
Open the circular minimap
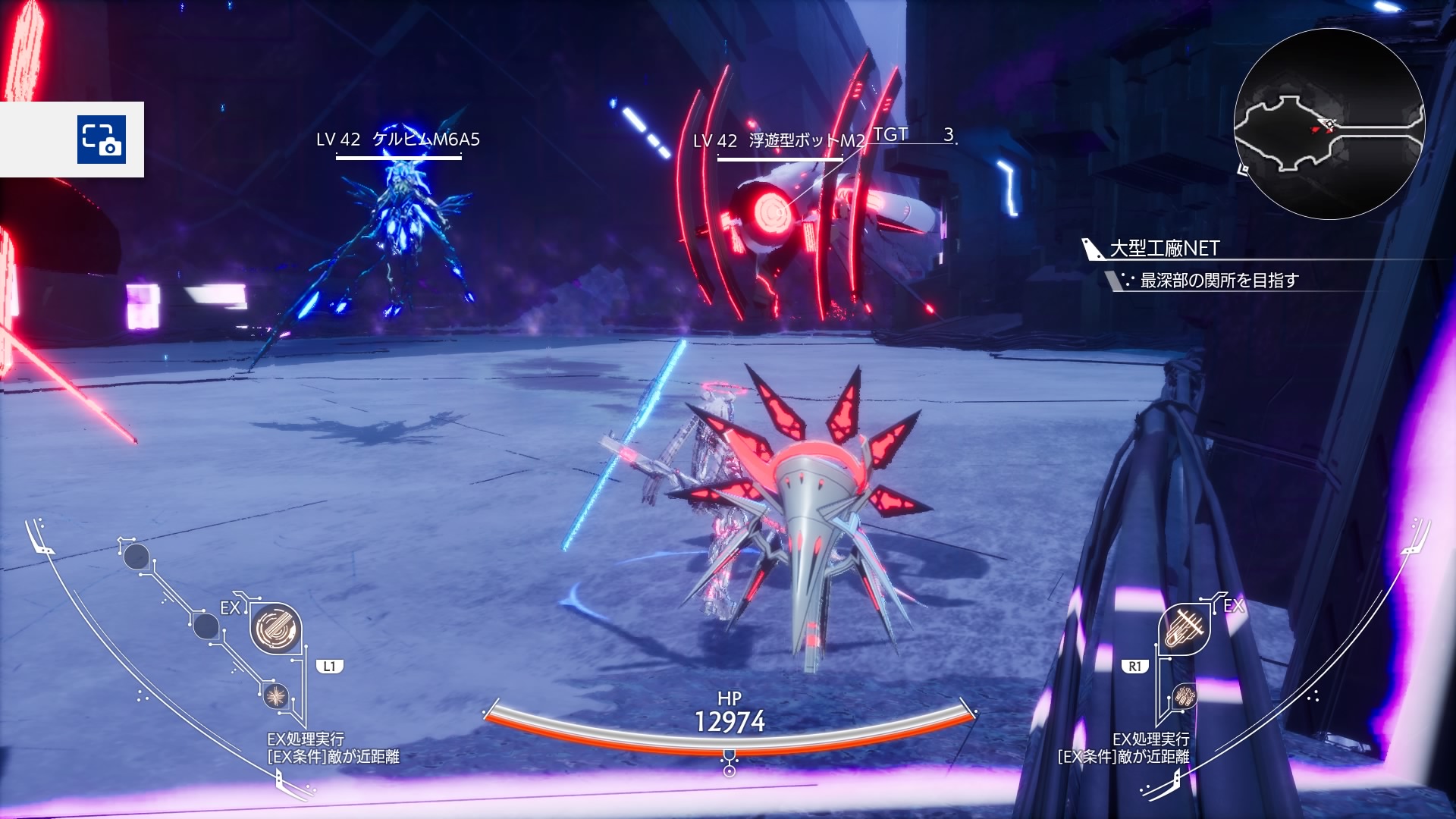pyautogui.click(x=1329, y=124)
